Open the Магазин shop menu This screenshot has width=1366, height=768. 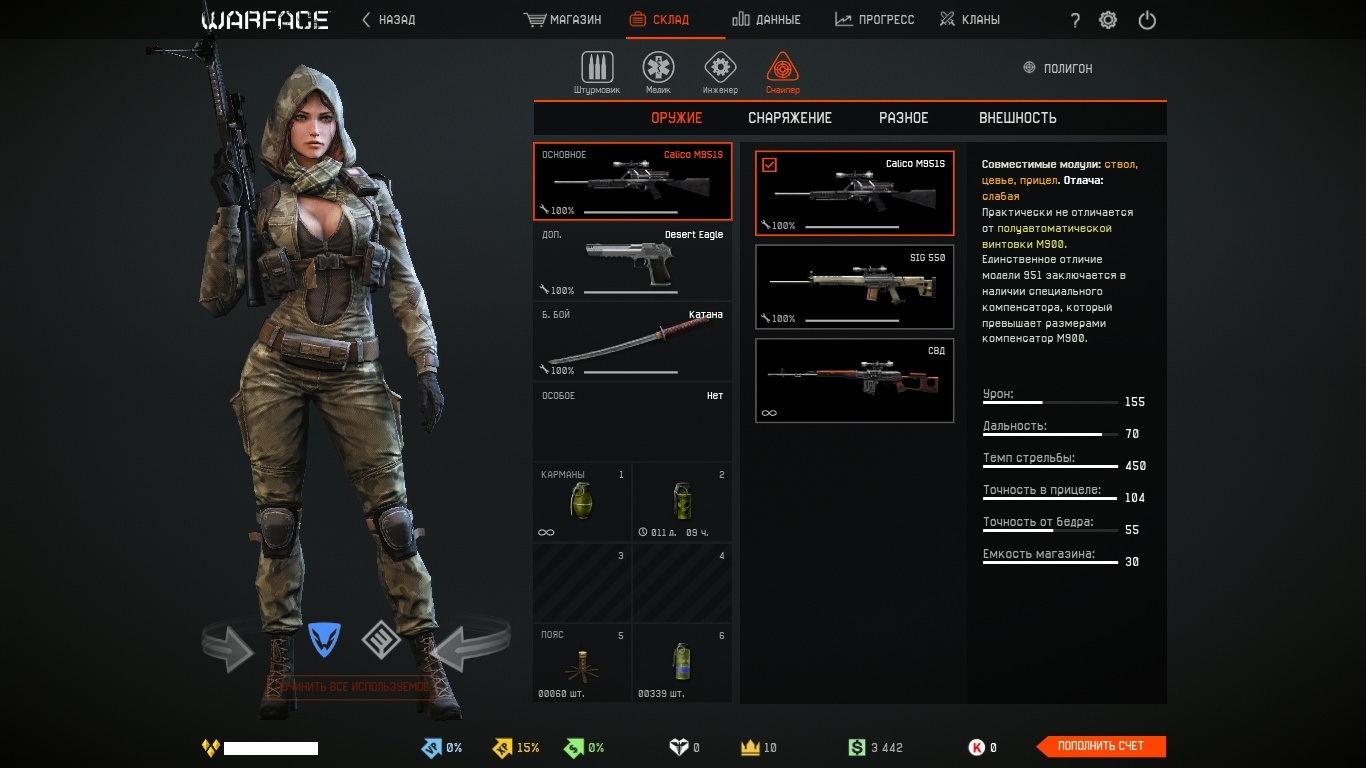(563, 20)
